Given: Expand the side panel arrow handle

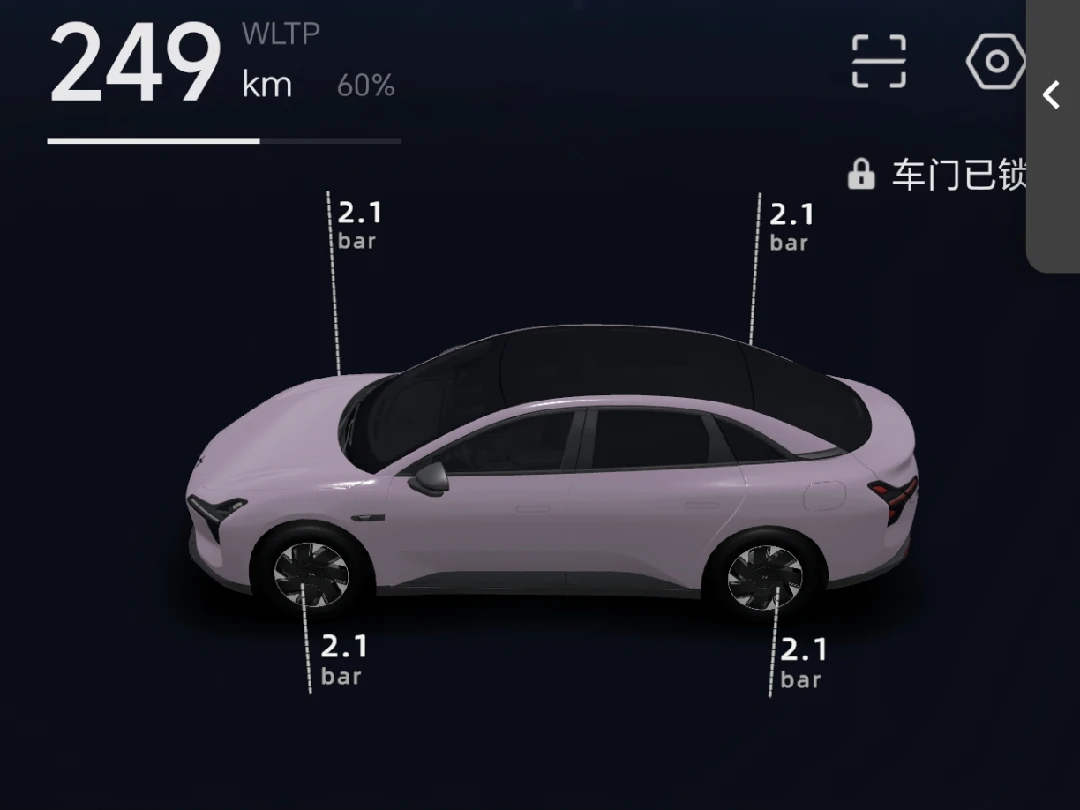Looking at the screenshot, I should click(1052, 96).
